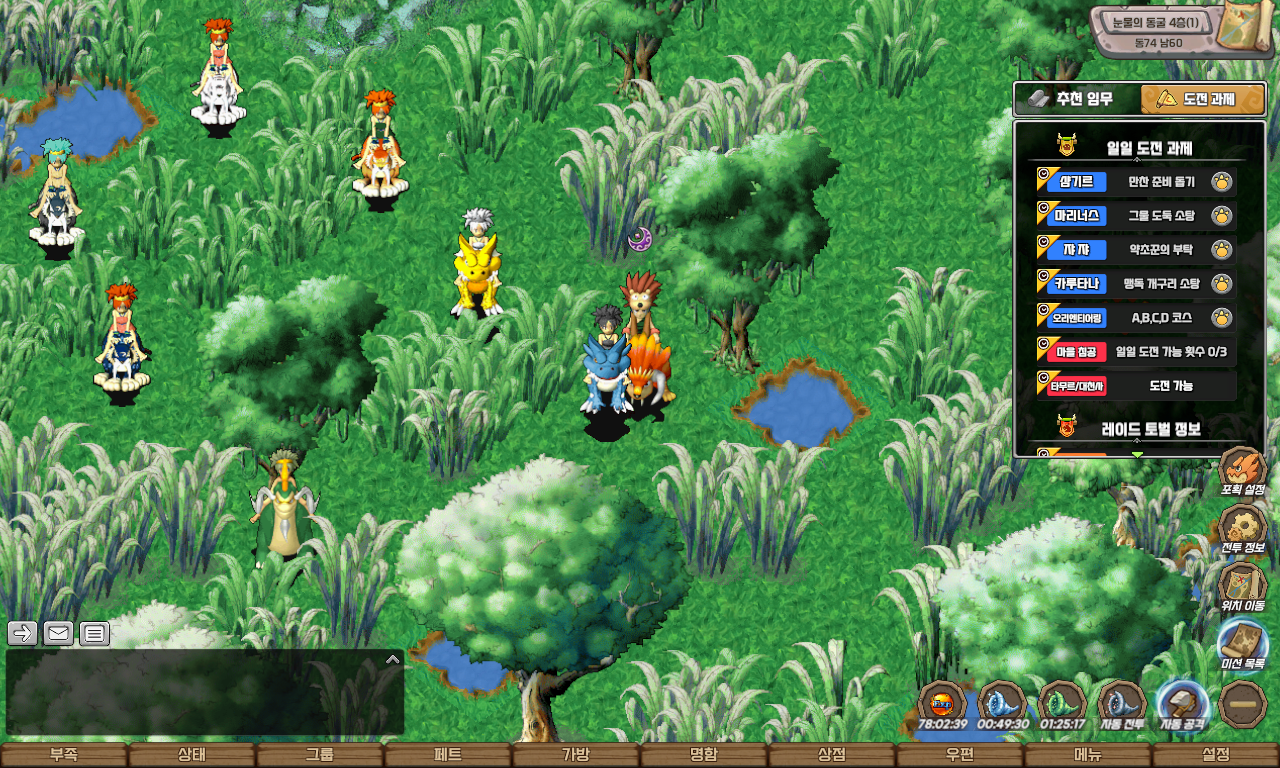
Task: Show 전투 정보 battle info
Action: tap(1243, 530)
